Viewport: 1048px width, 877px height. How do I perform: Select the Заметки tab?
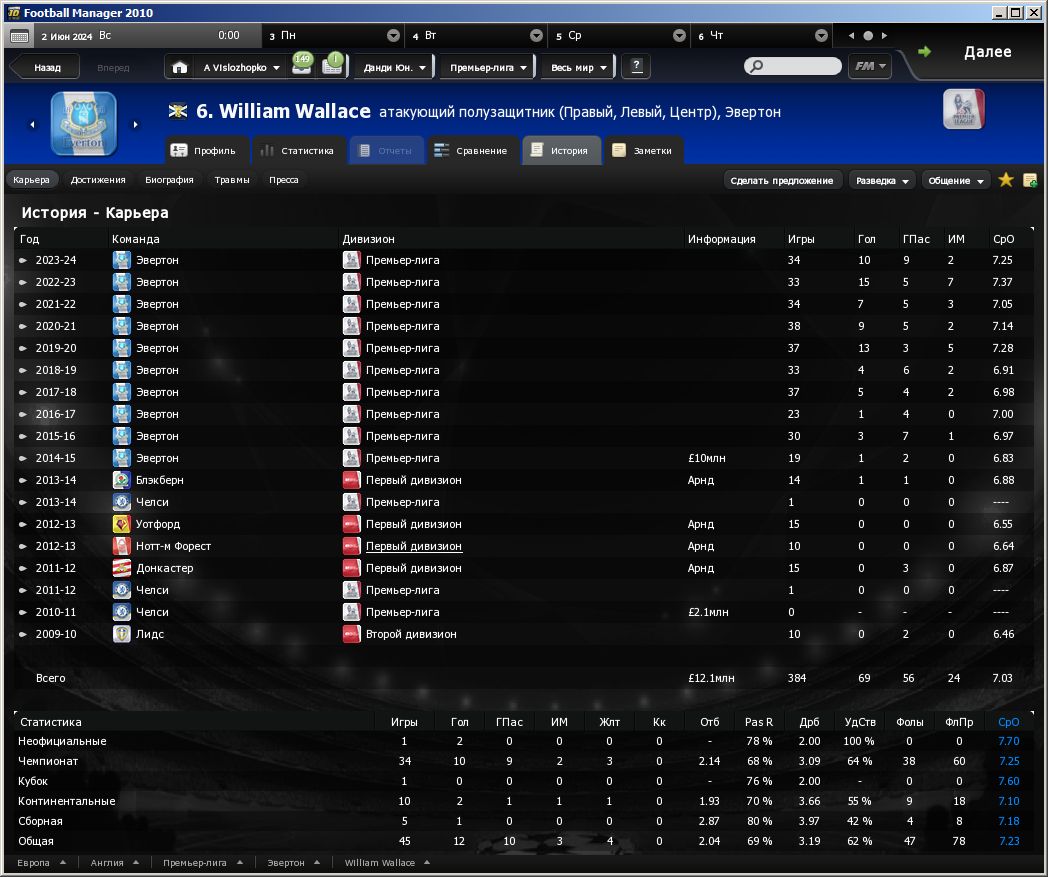(x=644, y=151)
